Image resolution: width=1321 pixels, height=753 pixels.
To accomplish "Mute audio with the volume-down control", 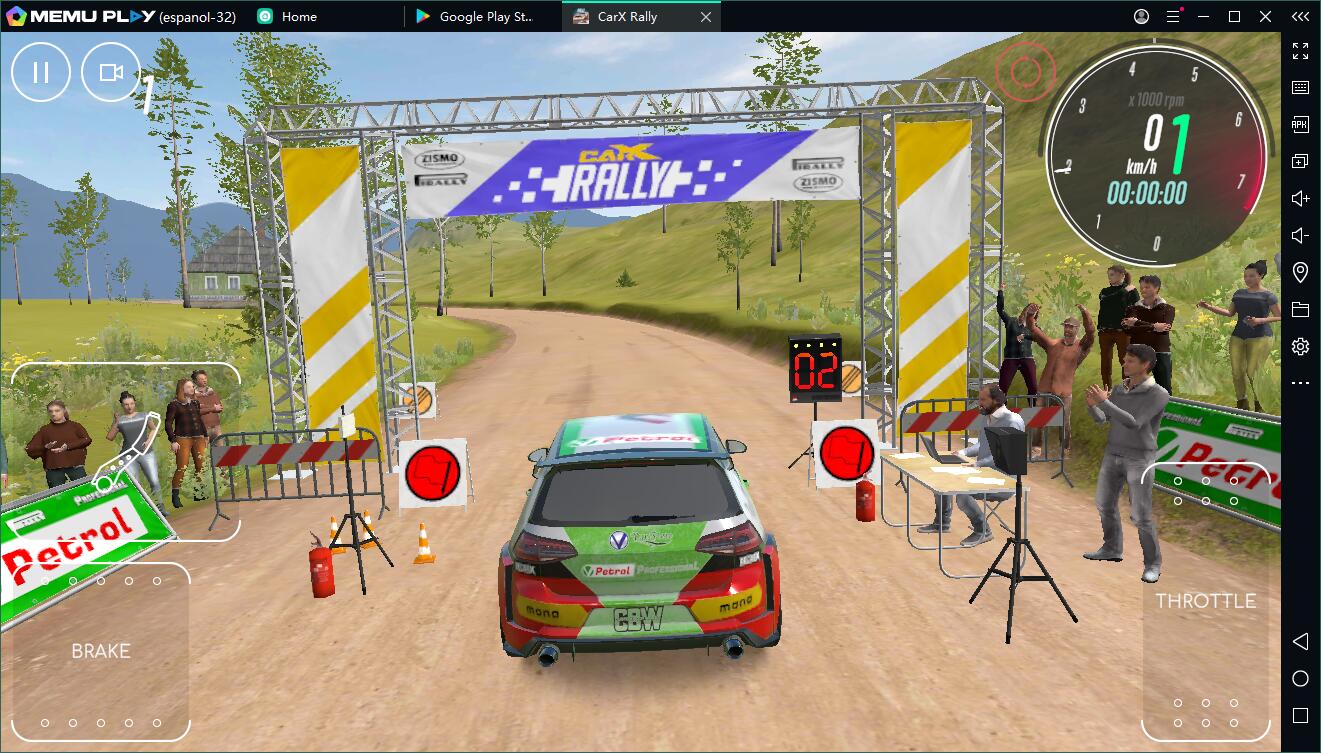I will pos(1300,234).
